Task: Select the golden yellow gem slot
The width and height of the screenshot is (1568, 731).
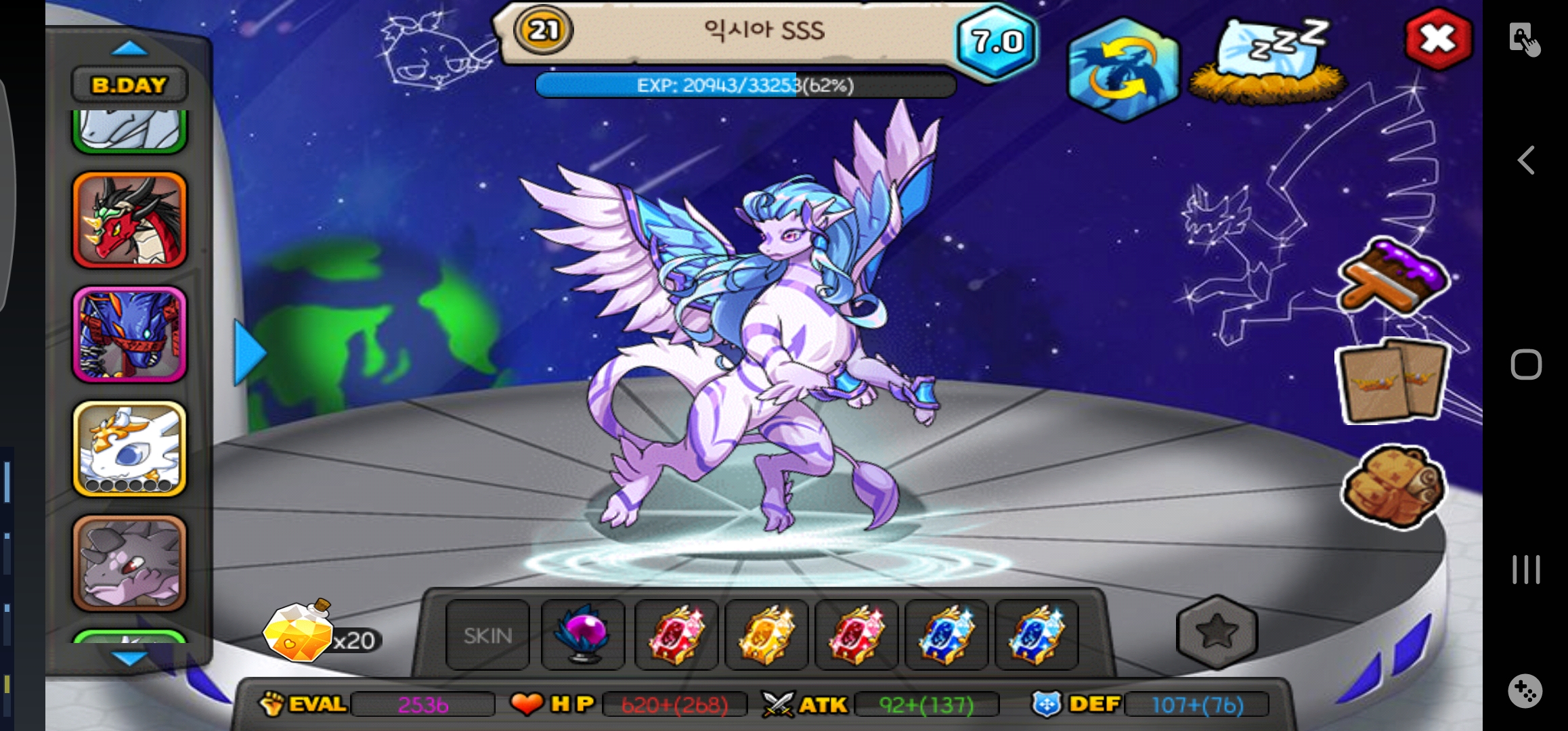Action: [766, 636]
